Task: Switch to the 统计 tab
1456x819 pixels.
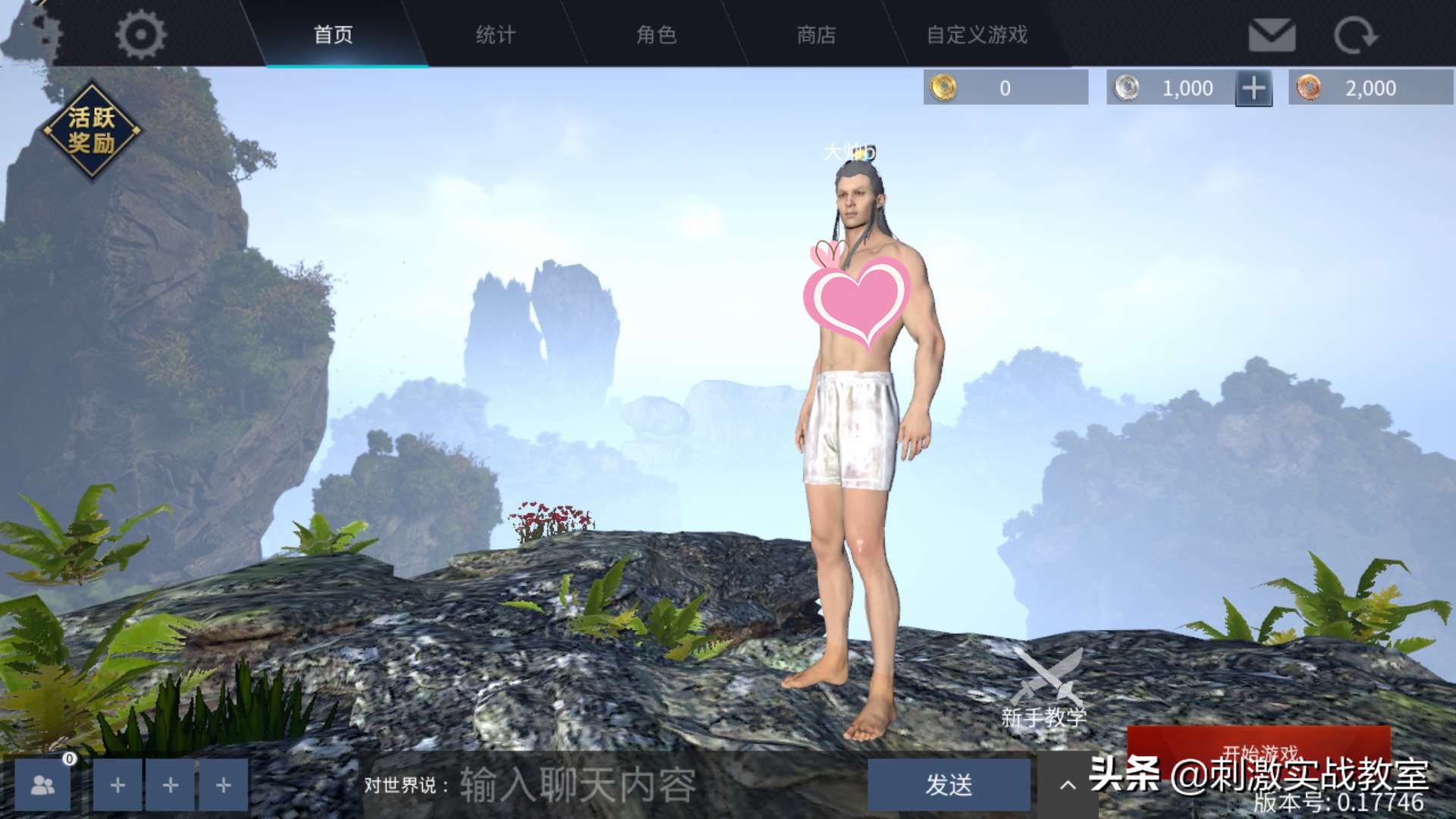Action: tap(494, 36)
